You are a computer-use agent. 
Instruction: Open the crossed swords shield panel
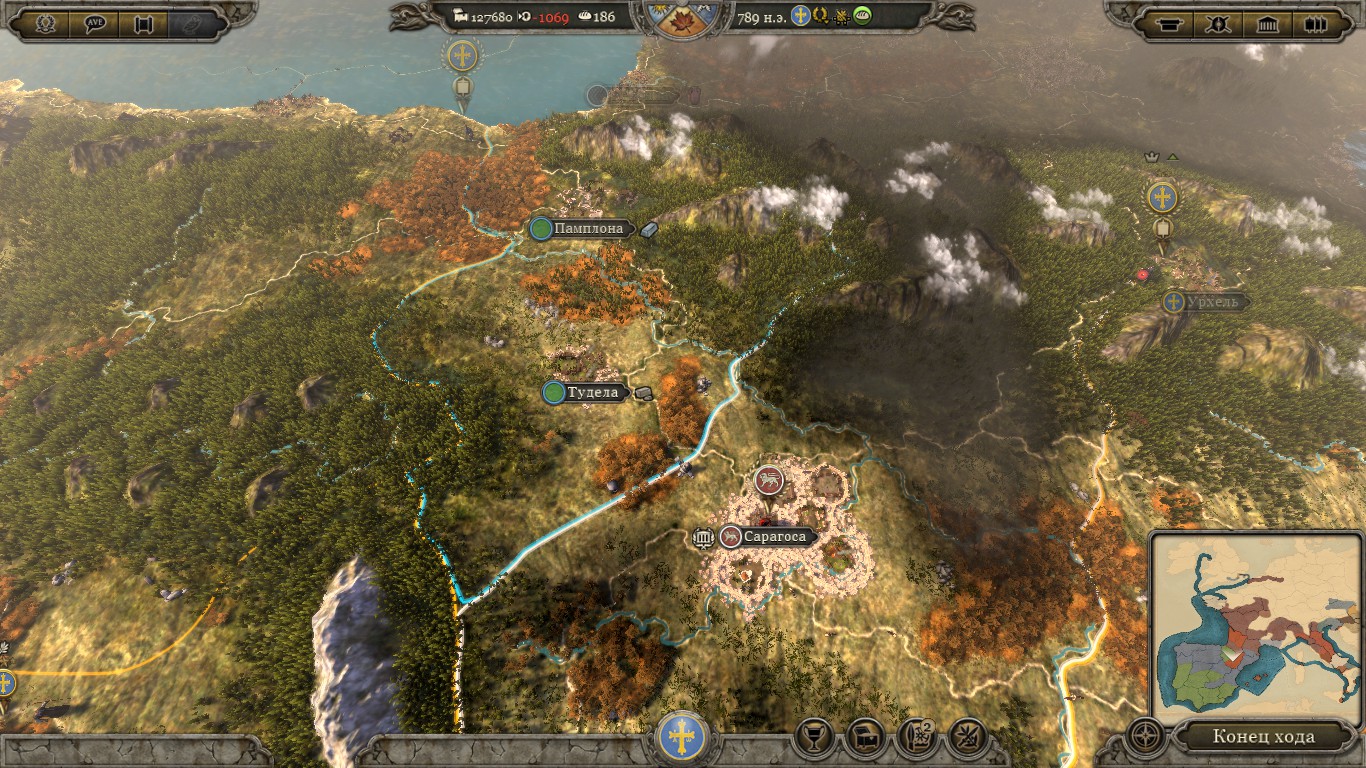pyautogui.click(x=1219, y=25)
